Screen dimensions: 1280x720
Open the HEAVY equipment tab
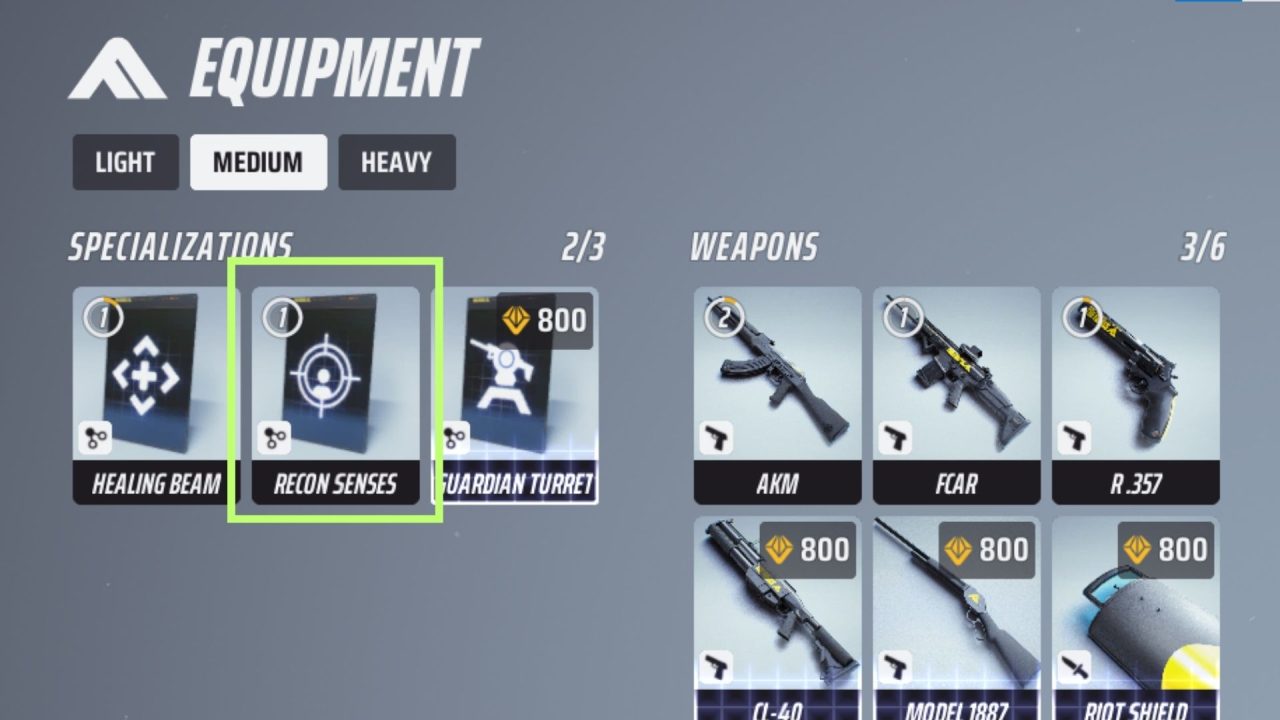[396, 162]
